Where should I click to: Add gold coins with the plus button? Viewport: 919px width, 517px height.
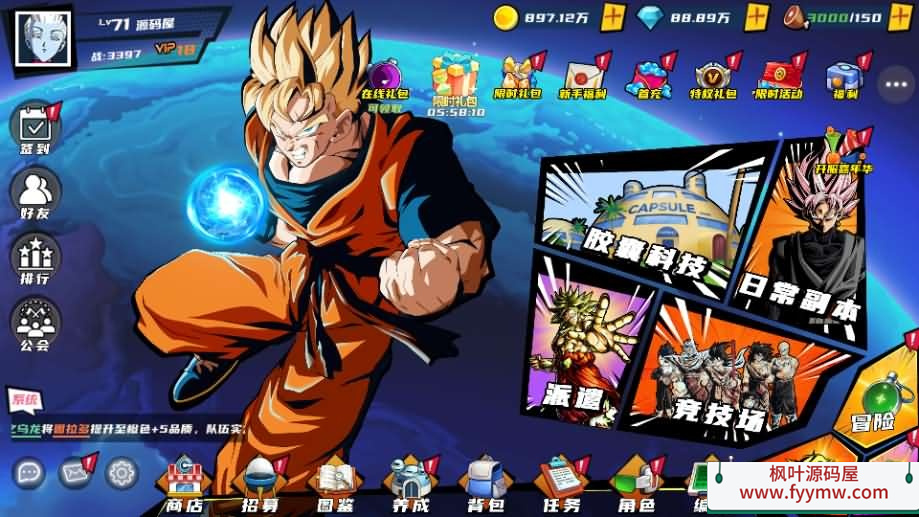(x=613, y=17)
